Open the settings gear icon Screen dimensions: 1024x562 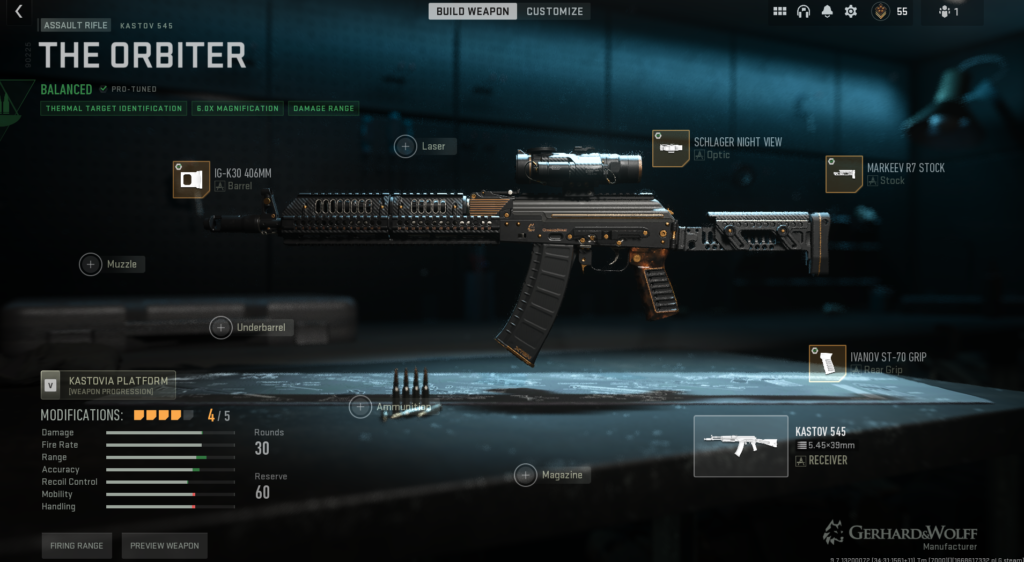click(x=851, y=12)
